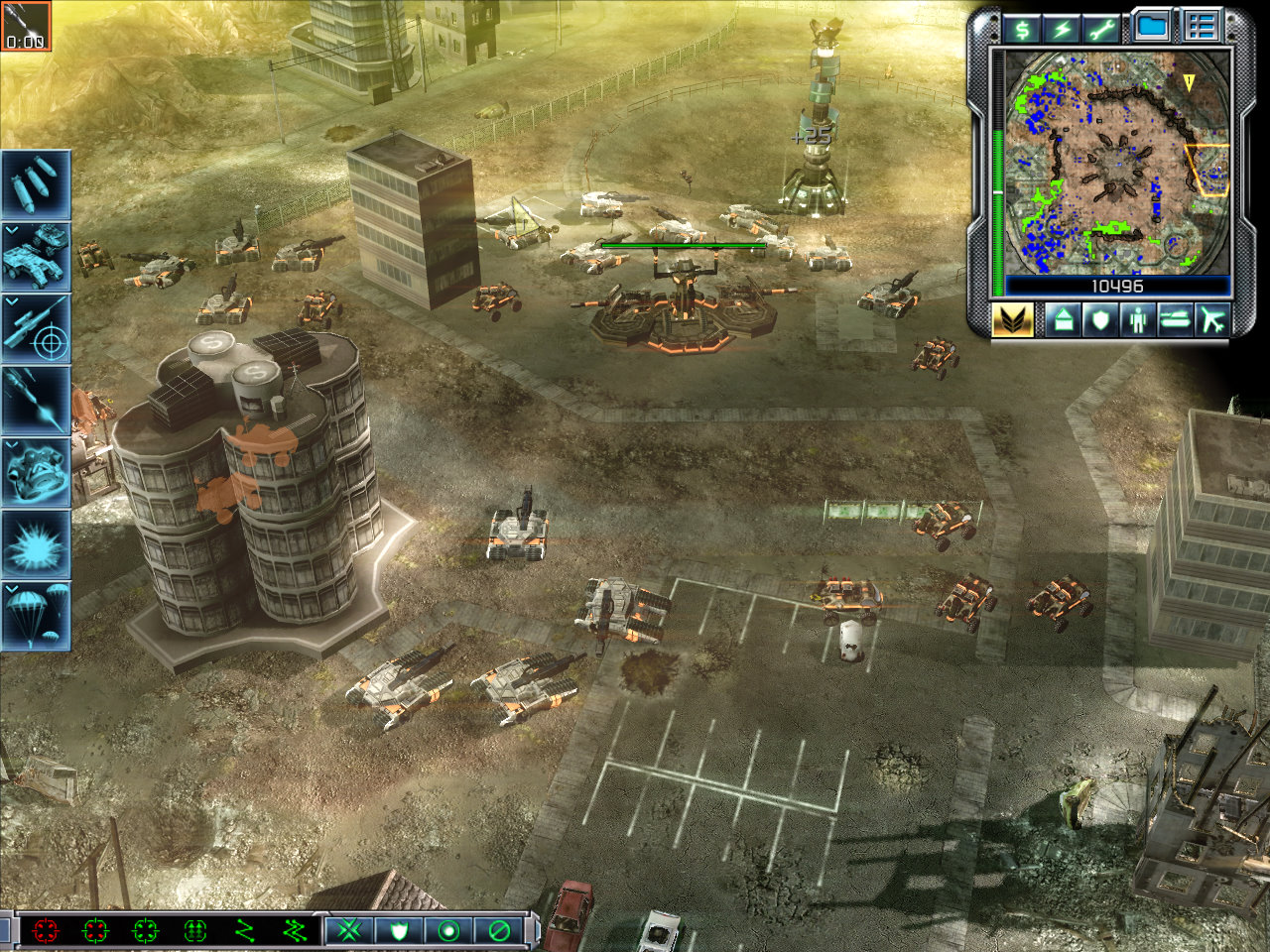Open the list-style objectives button

click(x=1201, y=26)
